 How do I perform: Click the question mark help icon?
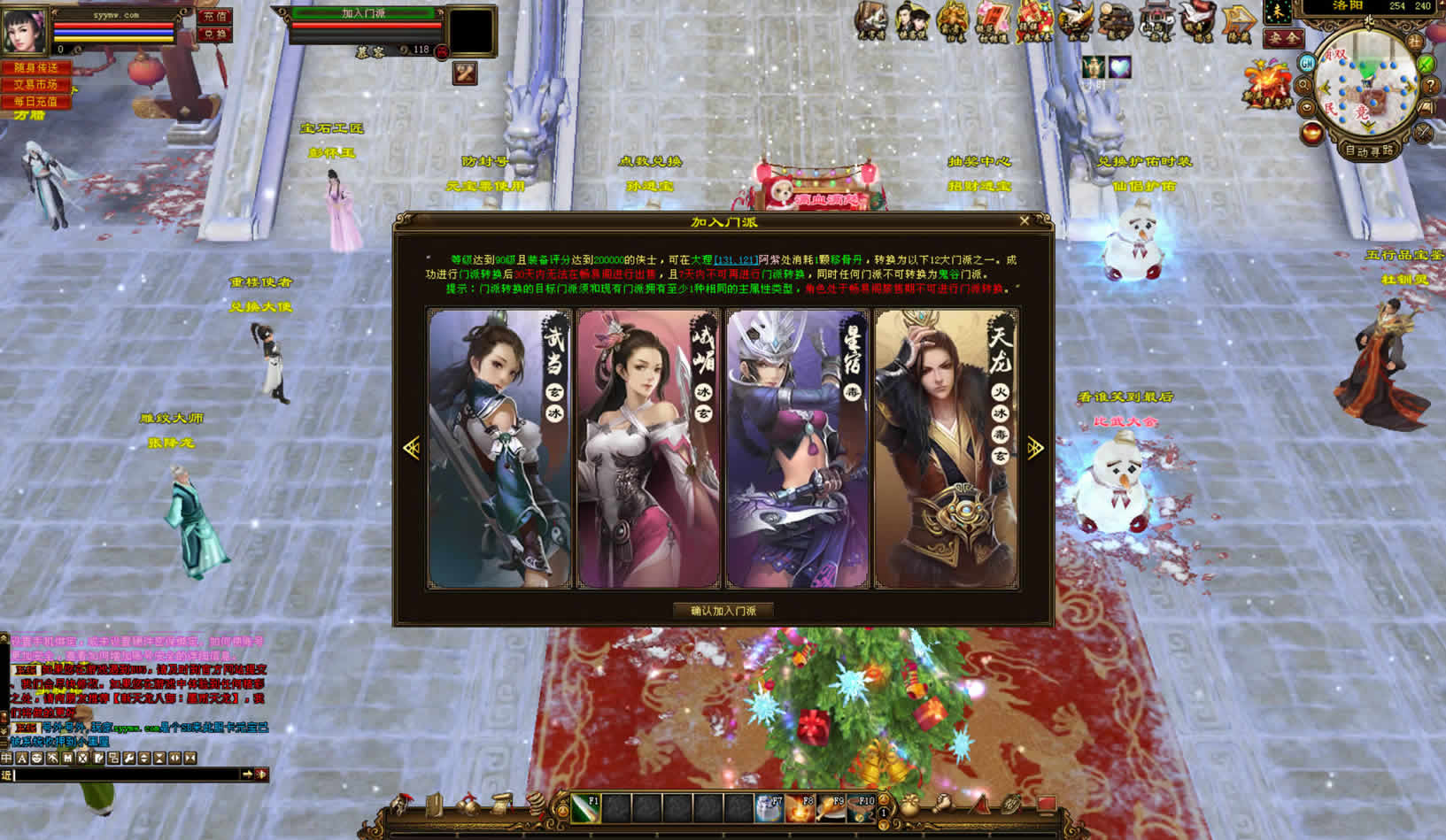[x=1430, y=86]
